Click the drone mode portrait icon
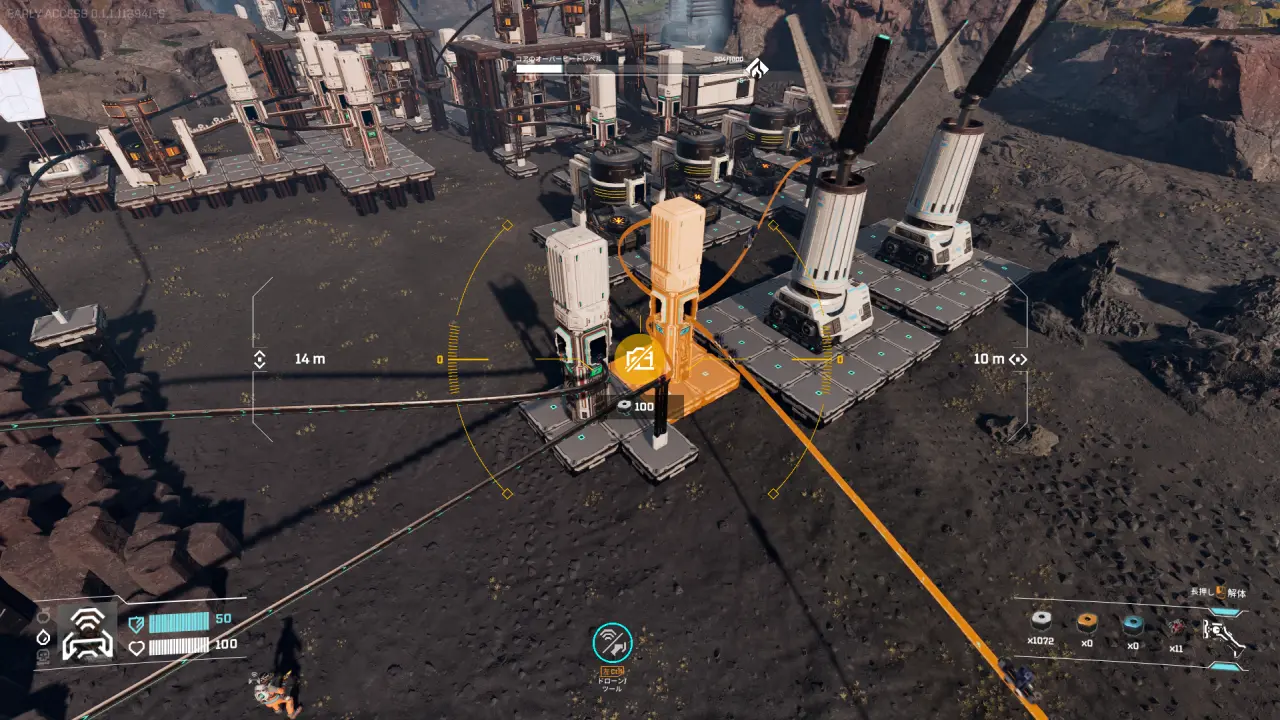1280x720 pixels. pyautogui.click(x=87, y=635)
